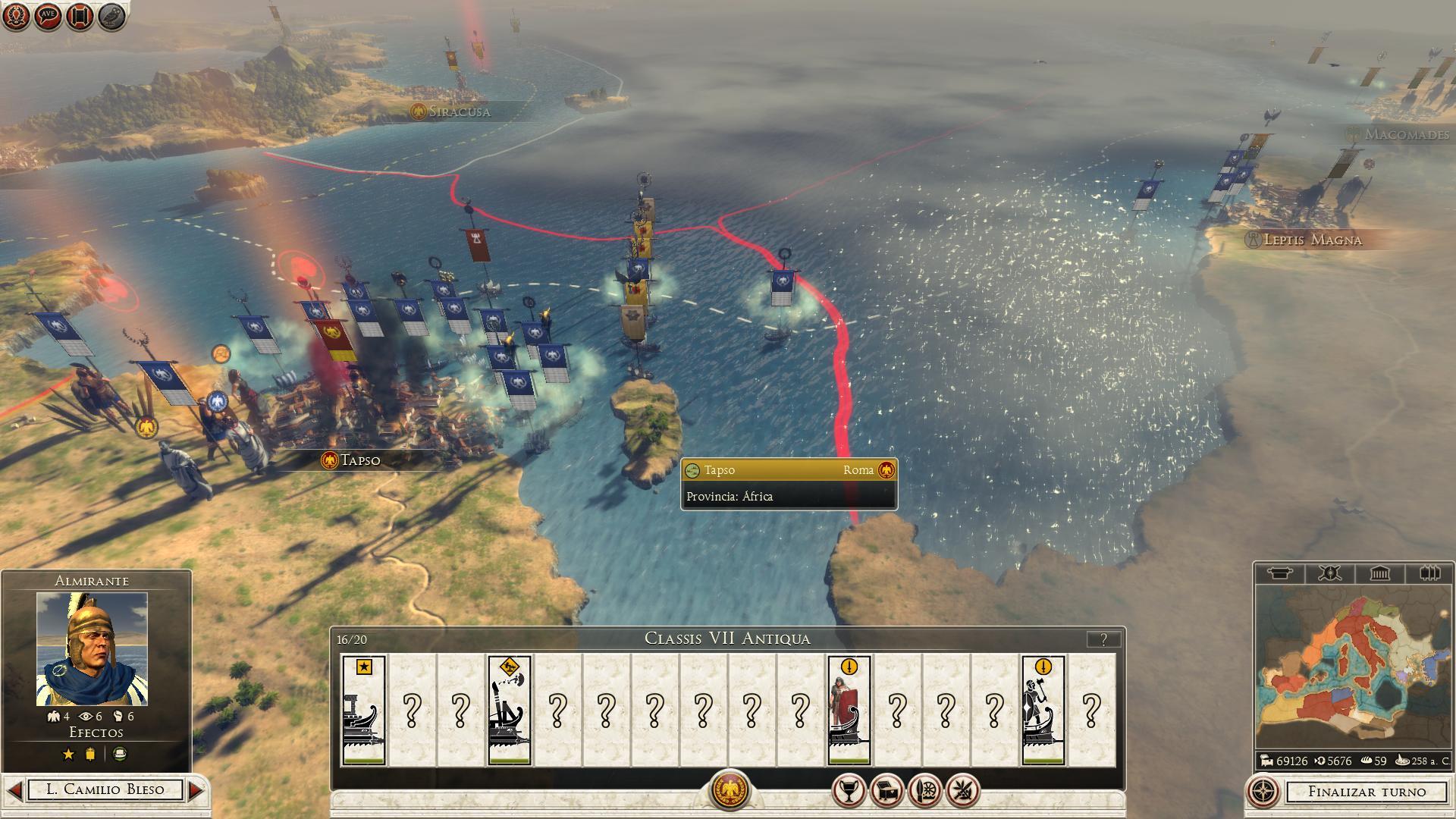1456x819 pixels.
Task: Select the axe warrior ship unit card
Action: (x=1043, y=710)
